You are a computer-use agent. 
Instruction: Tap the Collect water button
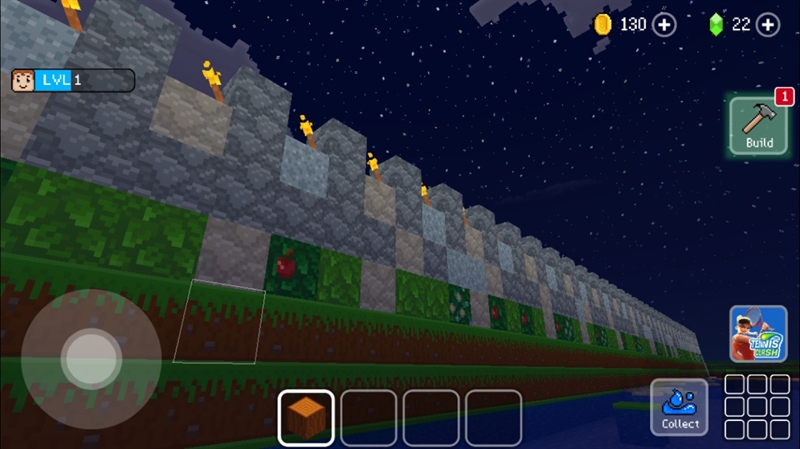[680, 407]
